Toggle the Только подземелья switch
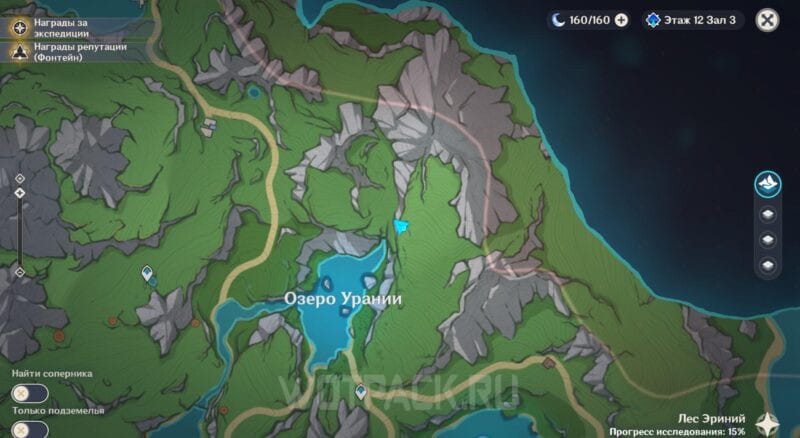The height and width of the screenshot is (438, 800). click(30, 430)
